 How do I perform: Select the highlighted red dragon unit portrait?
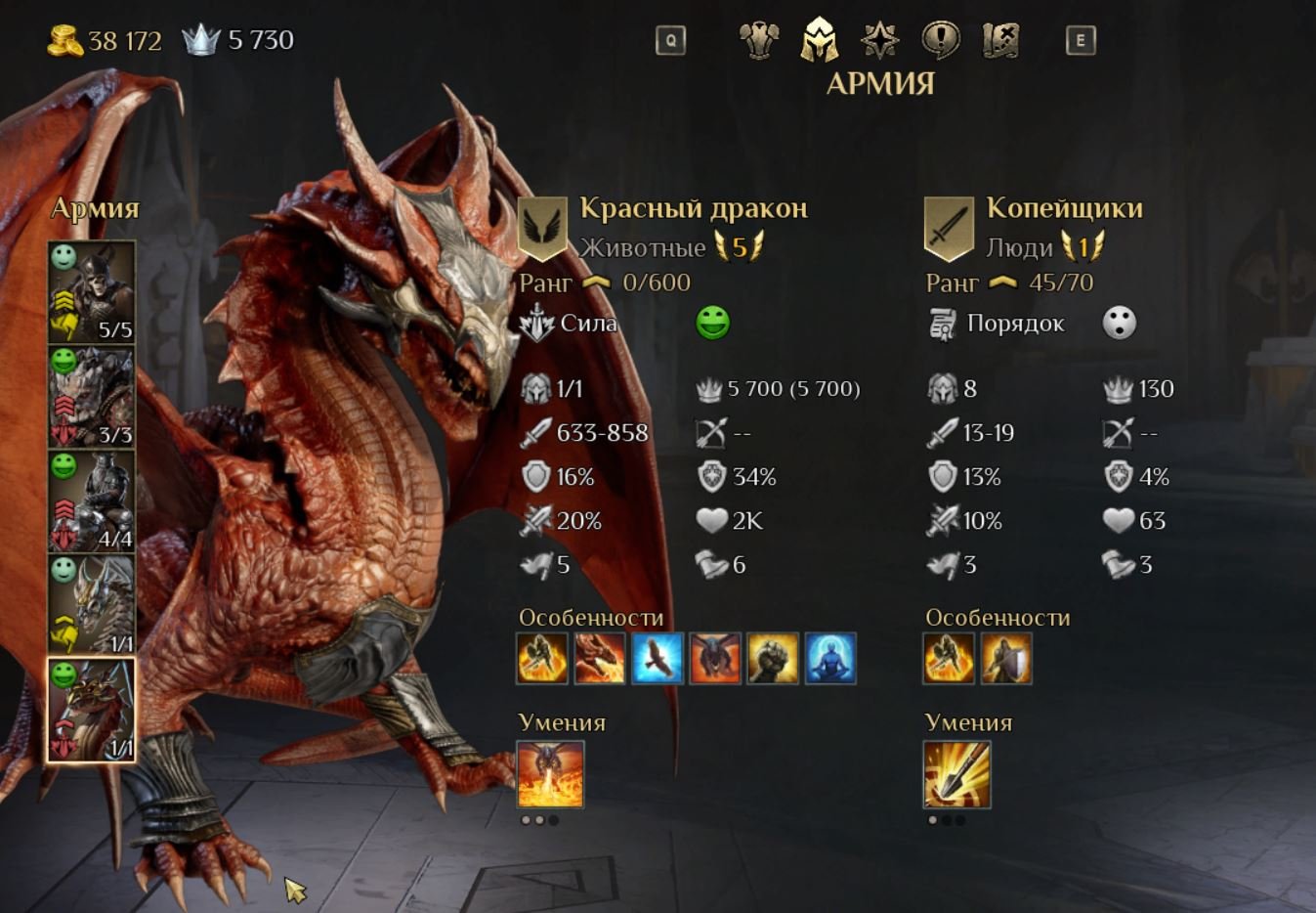pos(92,711)
